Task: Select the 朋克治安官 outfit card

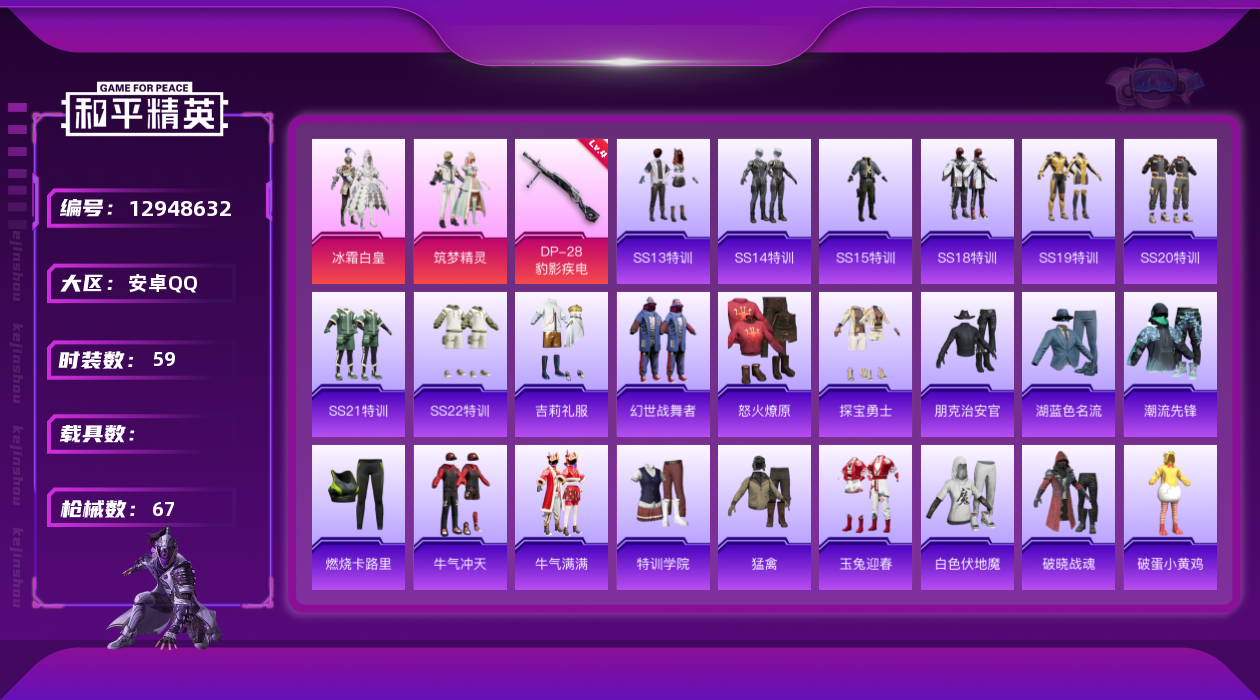Action: 967,364
